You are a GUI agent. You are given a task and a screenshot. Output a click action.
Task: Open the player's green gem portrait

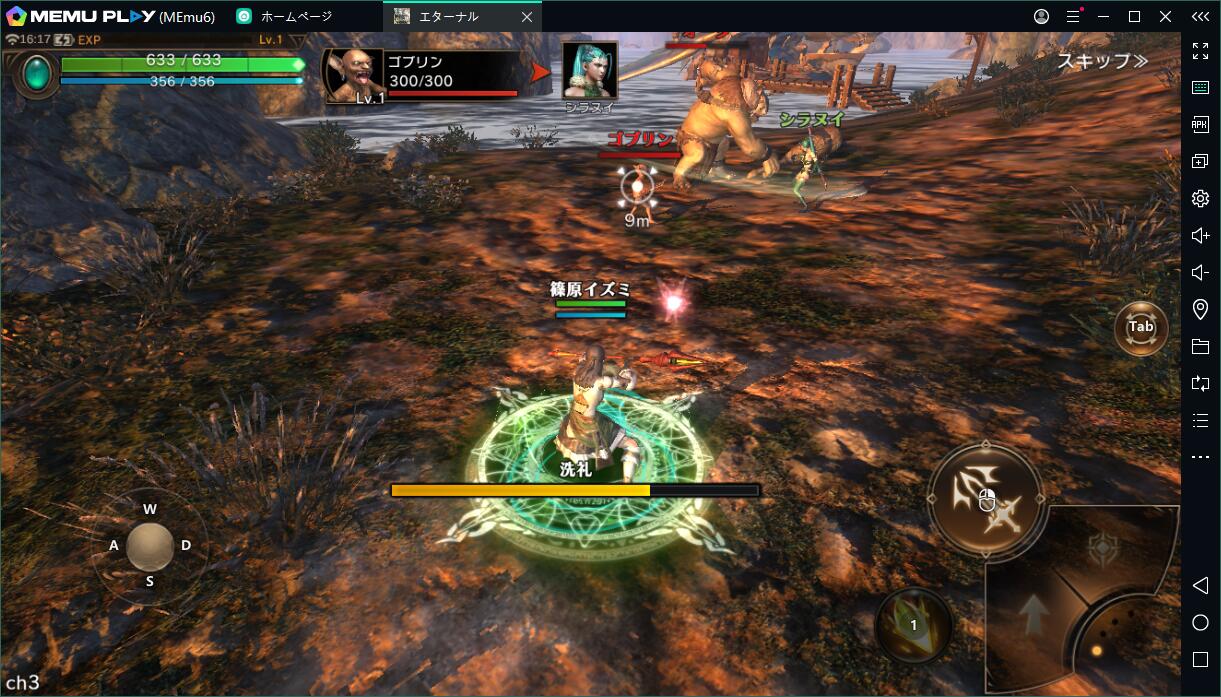[37, 73]
